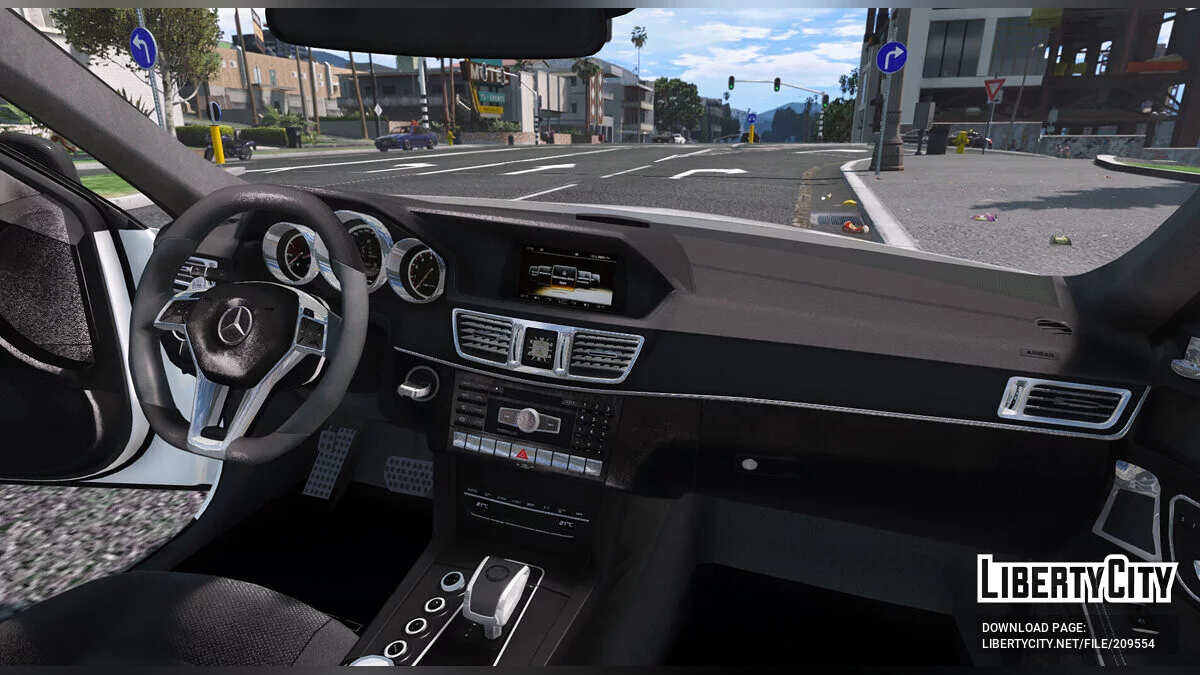
Task: Click the LibertyCity logo watermark
Action: pyautogui.click(x=1076, y=580)
